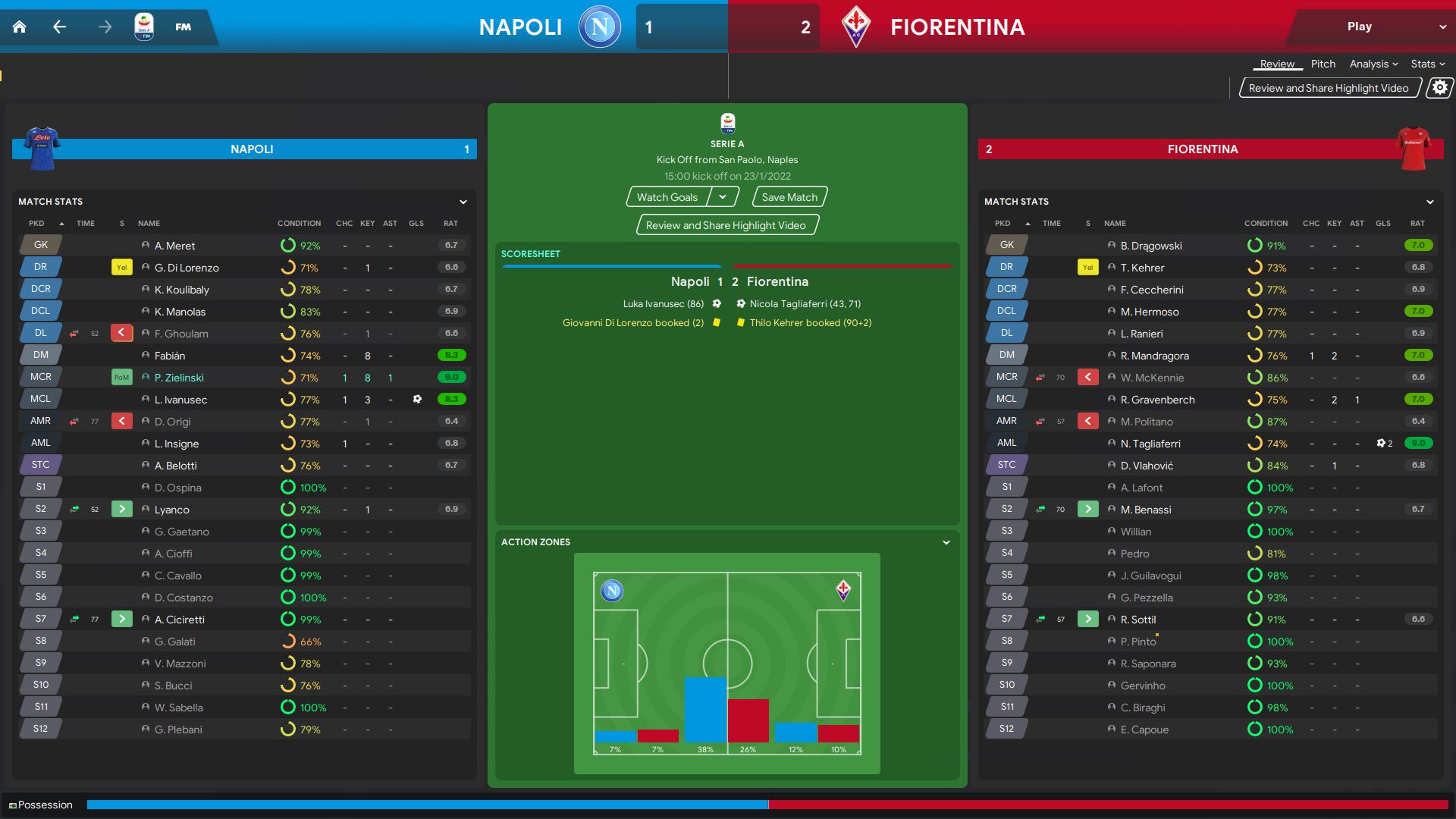Navigate back with the left arrow

(60, 27)
